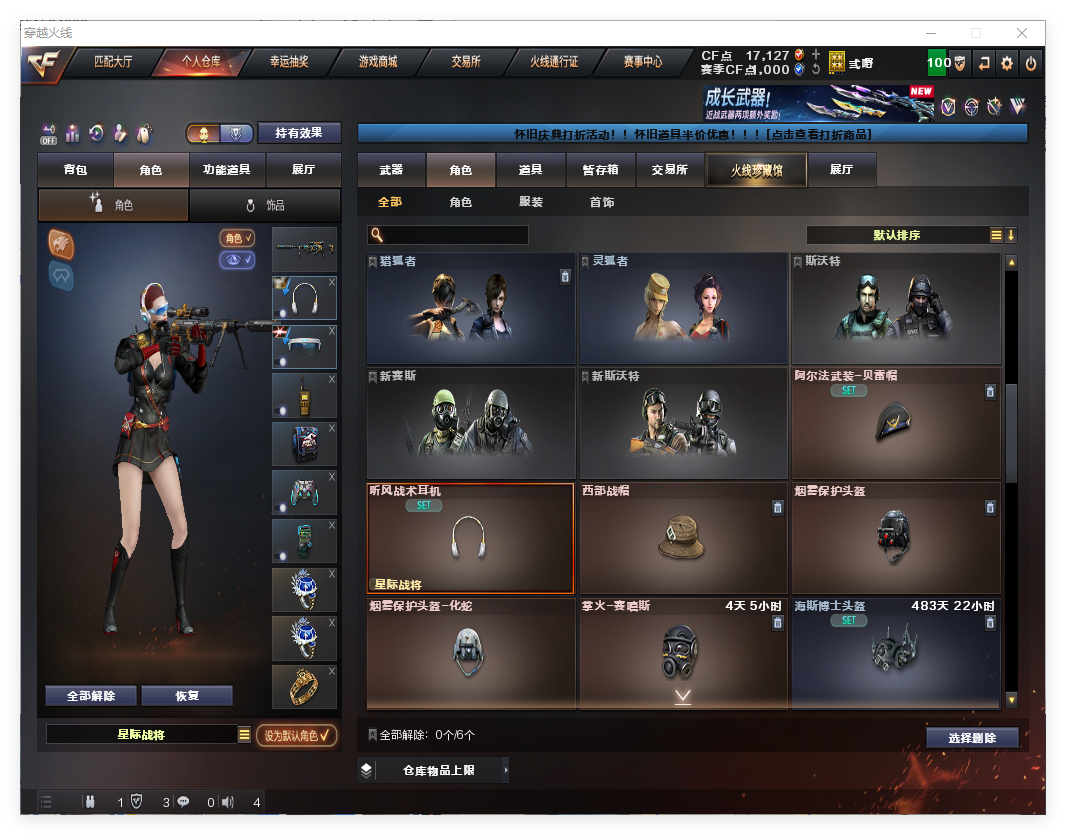The image size is (1066, 835).
Task: Choose the 猎狐者 character card
Action: pos(471,308)
